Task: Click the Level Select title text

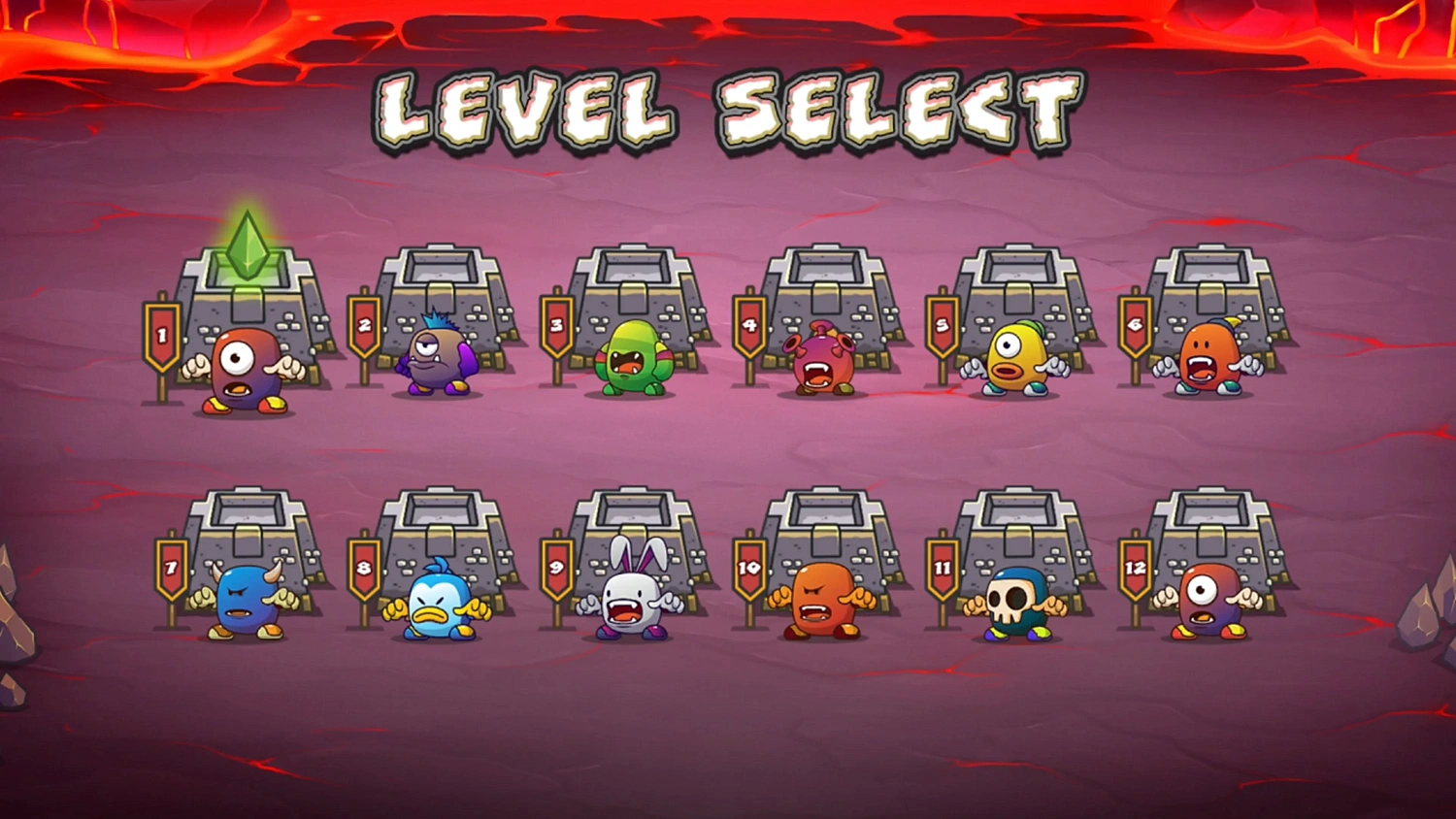Action: pyautogui.click(x=728, y=107)
